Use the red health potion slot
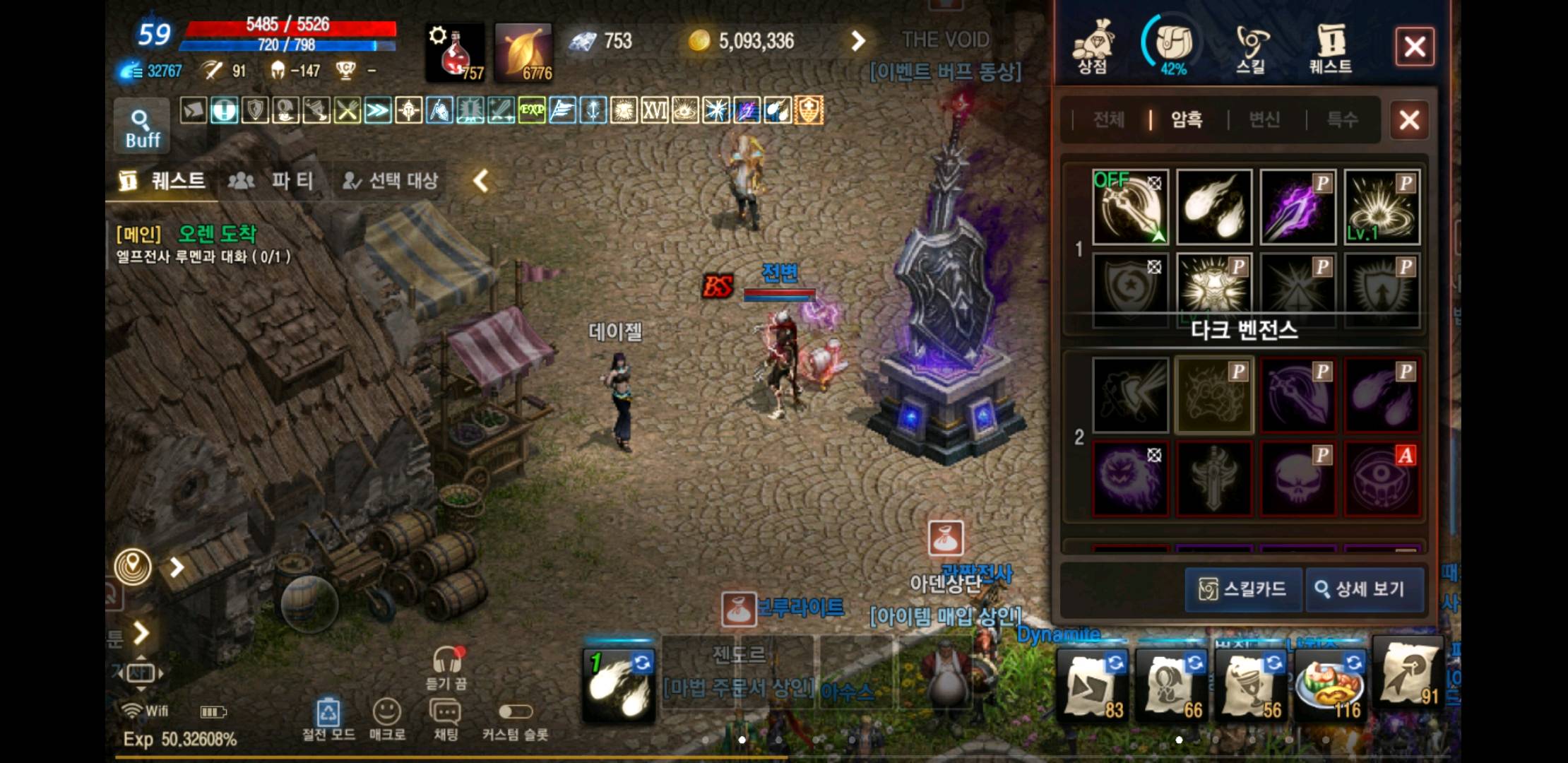This screenshot has width=1568, height=763. pos(455,52)
